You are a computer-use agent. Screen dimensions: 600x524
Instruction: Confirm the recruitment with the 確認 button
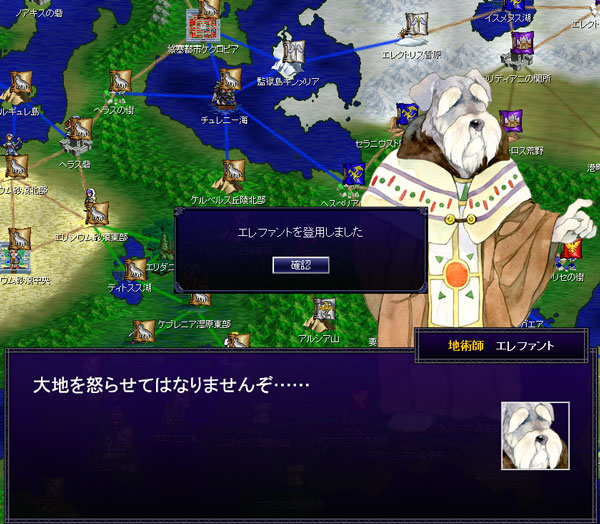pyautogui.click(x=300, y=264)
